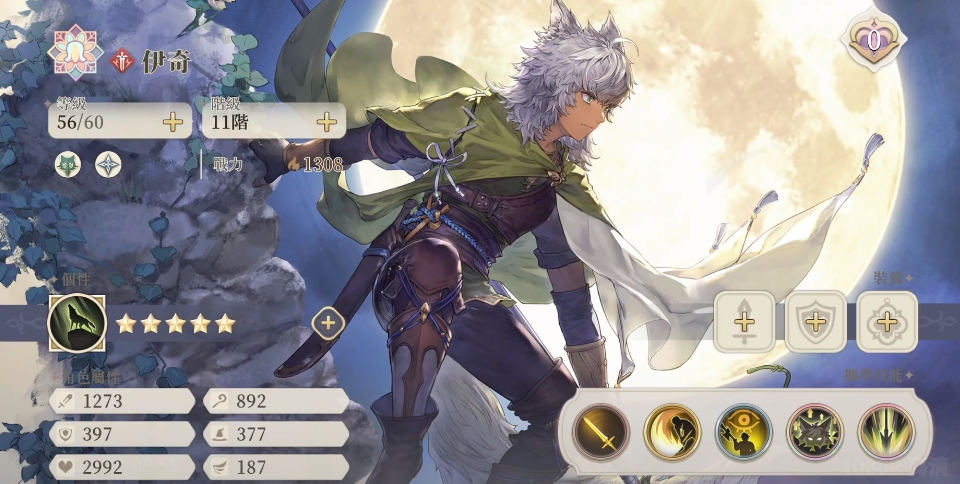Viewport: 960px width, 484px height.
Task: View the golden sword skill
Action: (601, 432)
